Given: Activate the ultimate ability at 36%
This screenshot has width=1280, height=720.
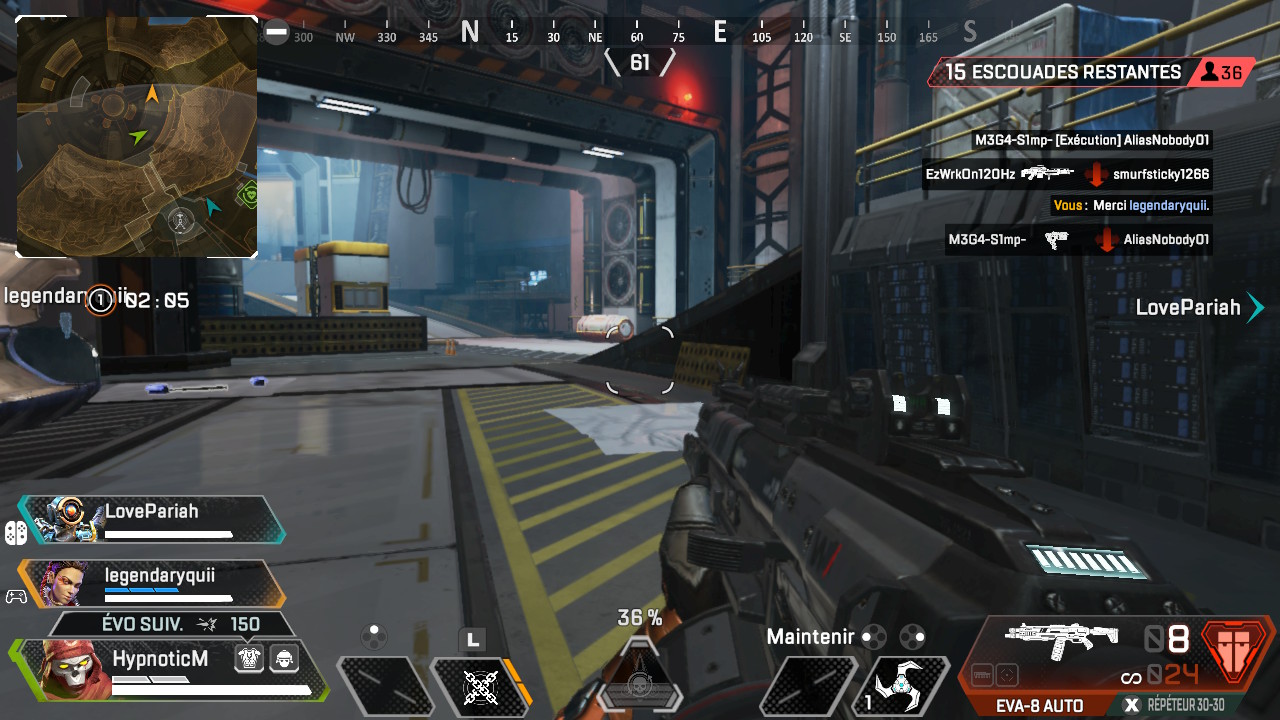Looking at the screenshot, I should click(639, 678).
